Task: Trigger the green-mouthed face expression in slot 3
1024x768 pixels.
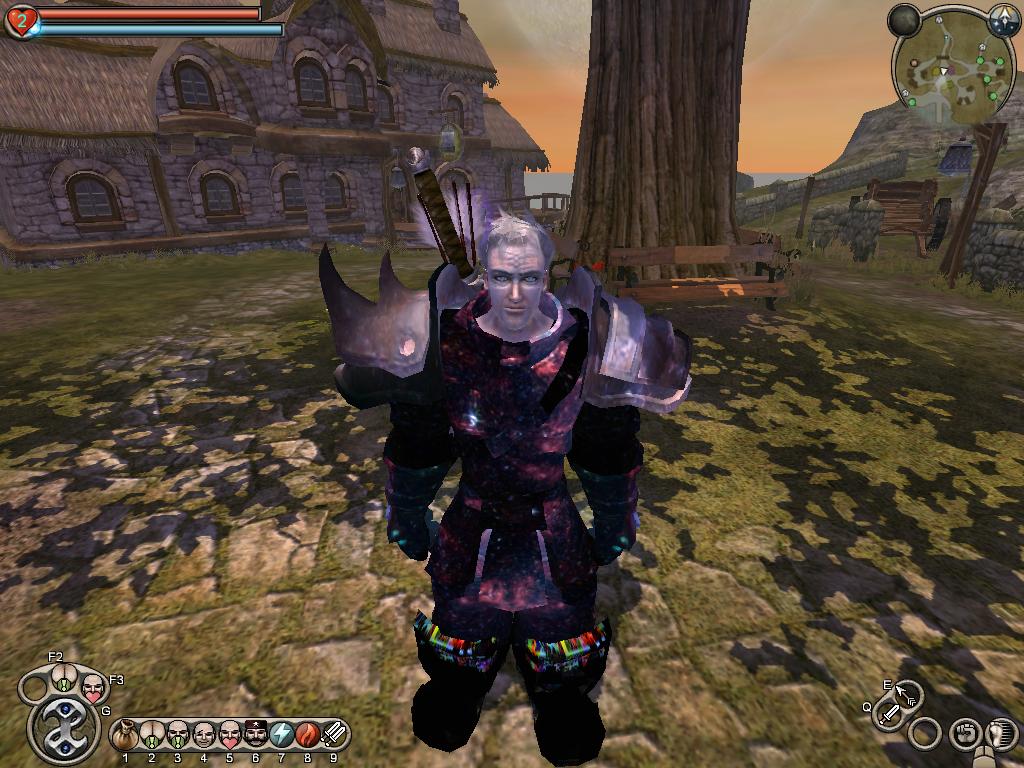Action: coord(178,736)
